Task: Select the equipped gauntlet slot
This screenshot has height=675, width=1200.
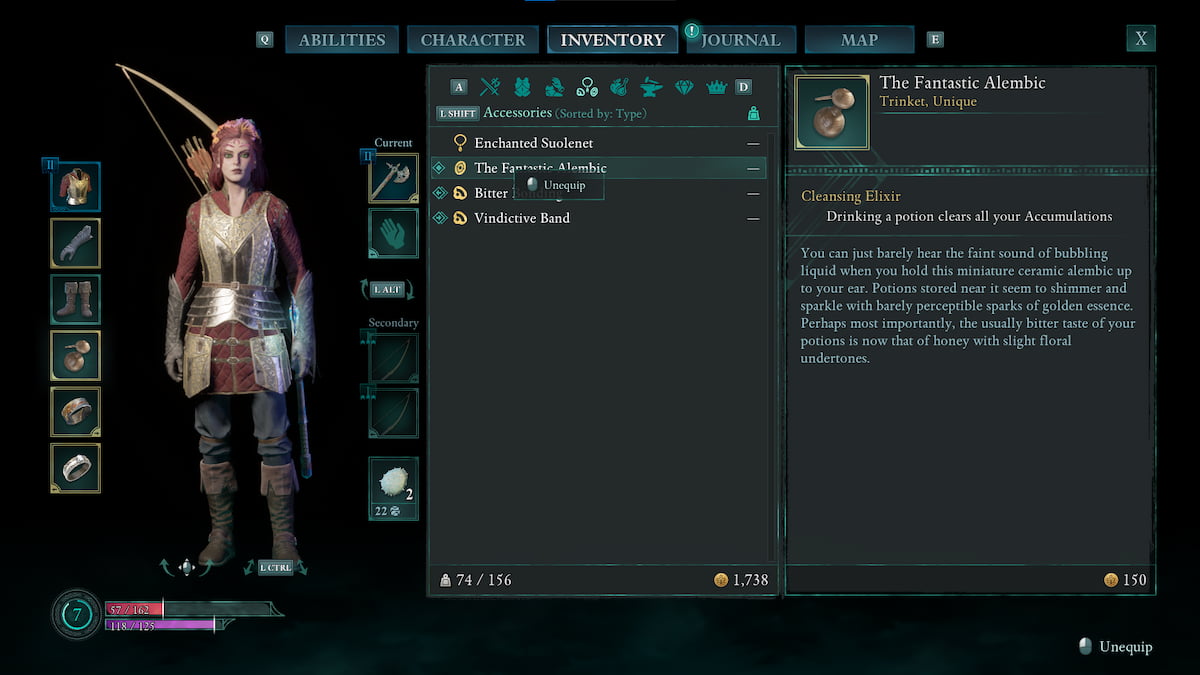Action: tap(76, 243)
